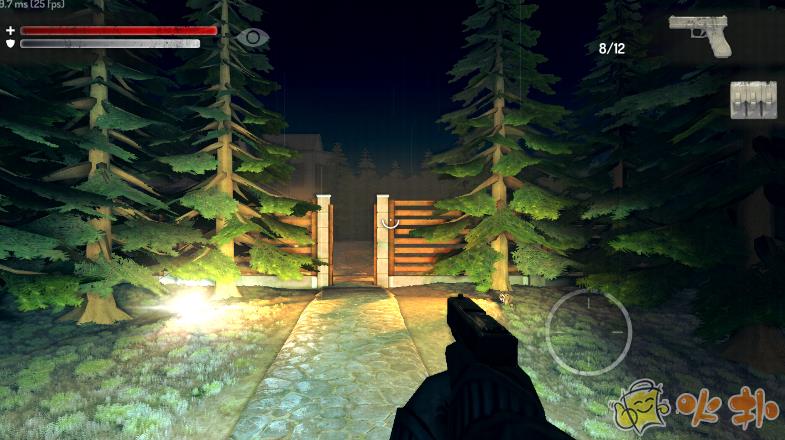785x440 pixels.
Task: Toggle the eye visibility icon
Action: 253,38
